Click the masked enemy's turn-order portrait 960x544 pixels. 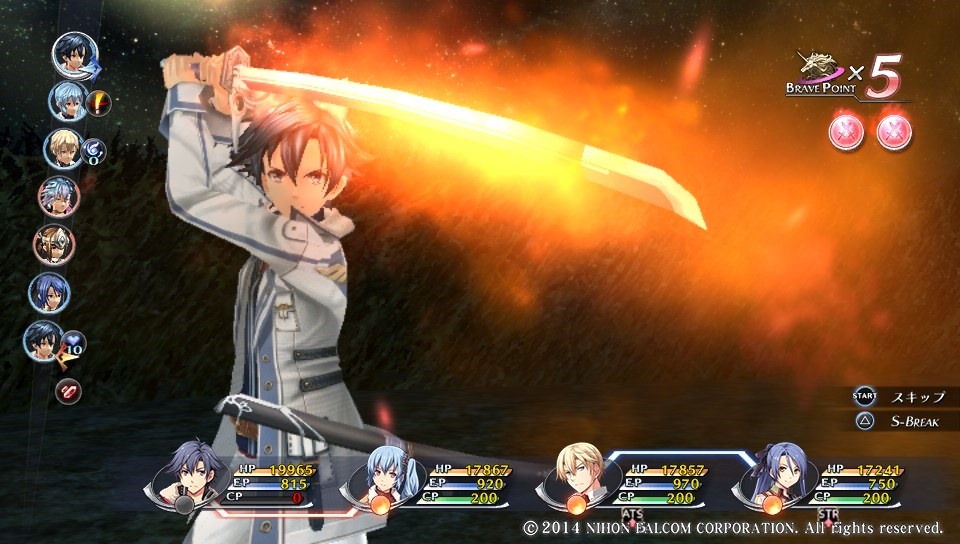click(52, 244)
